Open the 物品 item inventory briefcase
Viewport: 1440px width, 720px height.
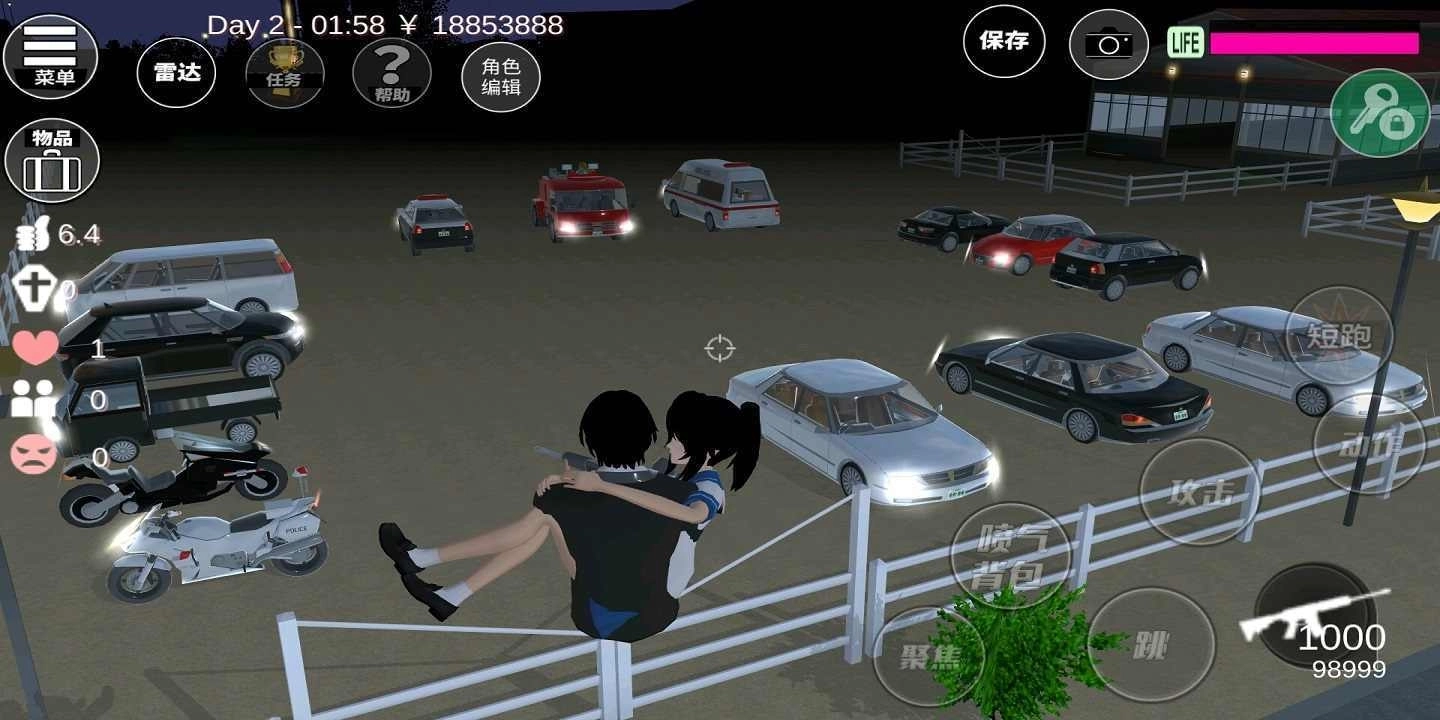[x=52, y=160]
